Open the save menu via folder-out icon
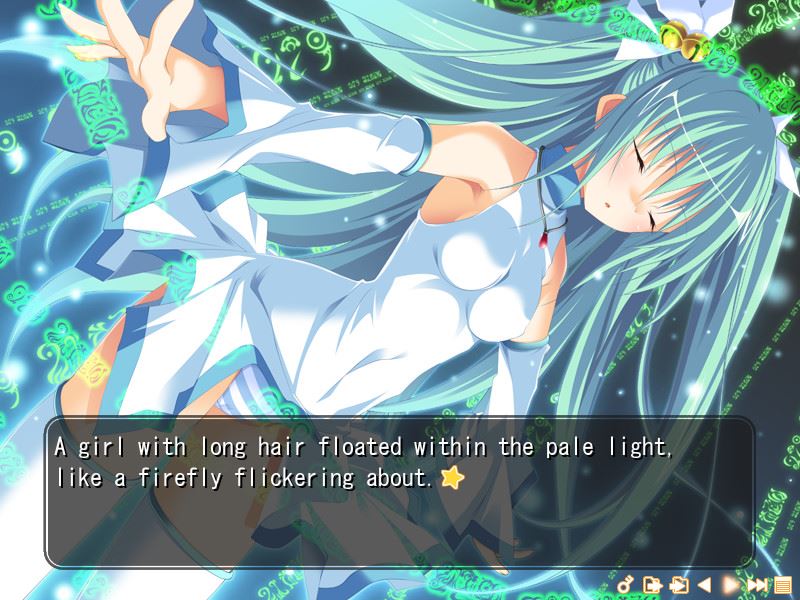 tap(652, 584)
